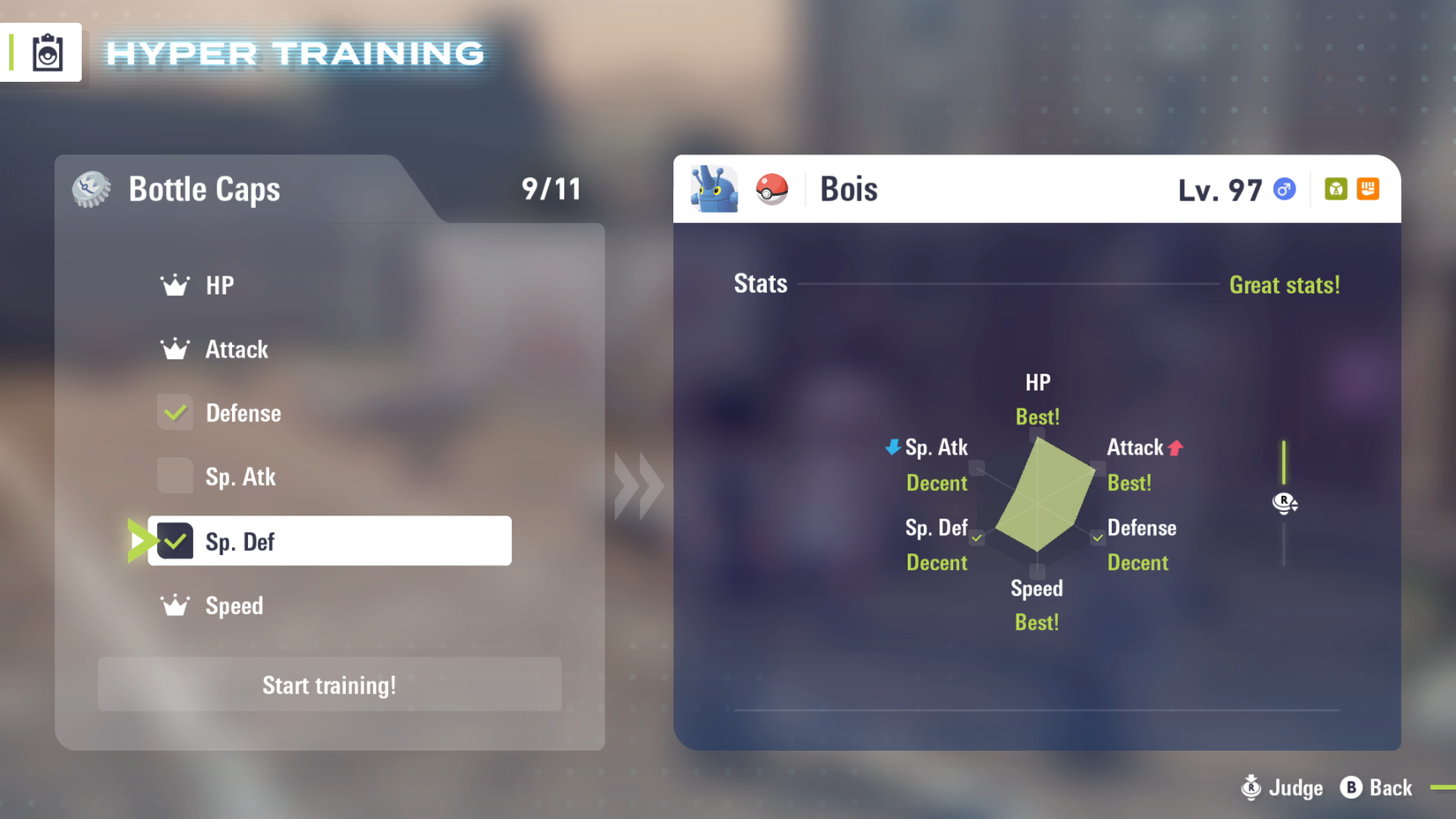Click the orange fist mark icon
Image resolution: width=1456 pixels, height=819 pixels.
coord(1366,189)
